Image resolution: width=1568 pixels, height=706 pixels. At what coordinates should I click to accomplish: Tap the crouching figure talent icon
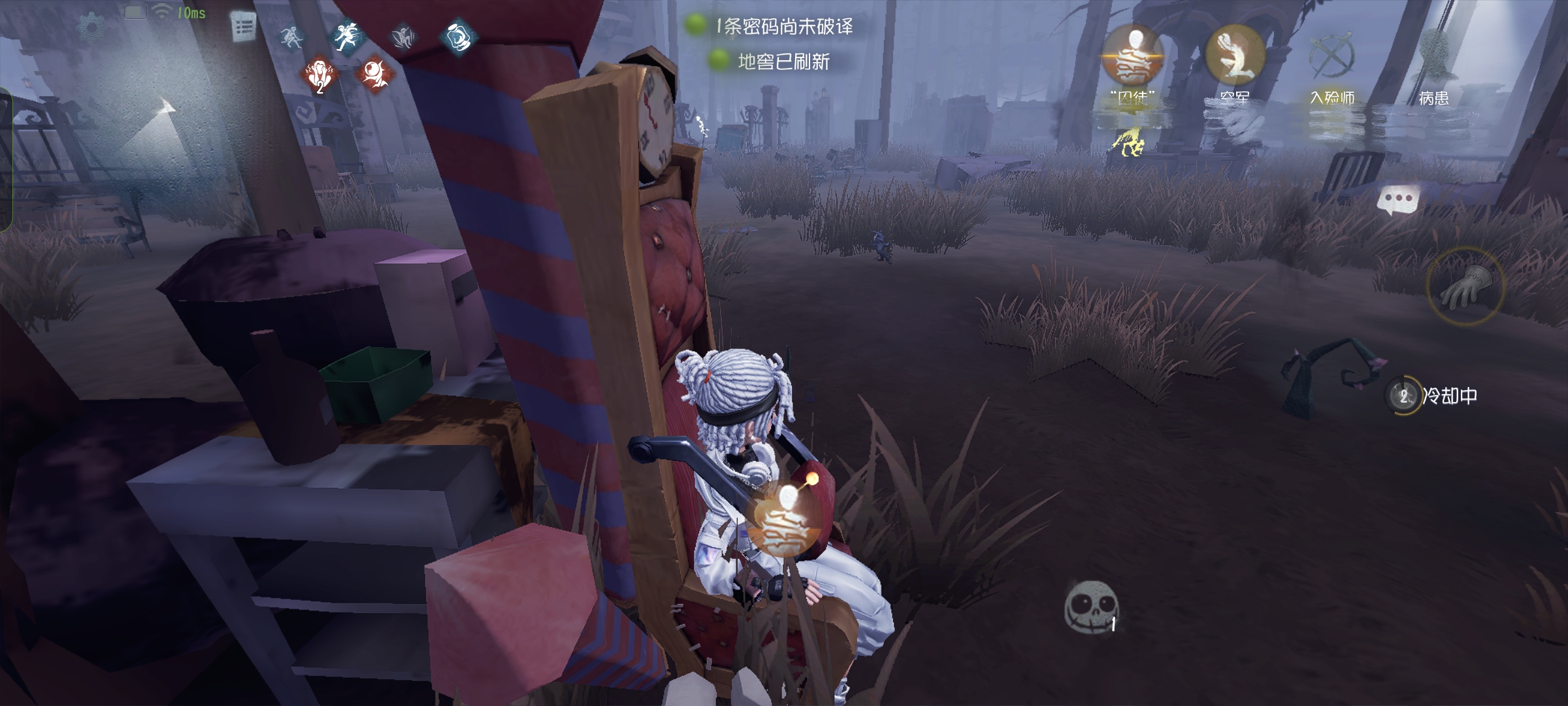tap(292, 37)
